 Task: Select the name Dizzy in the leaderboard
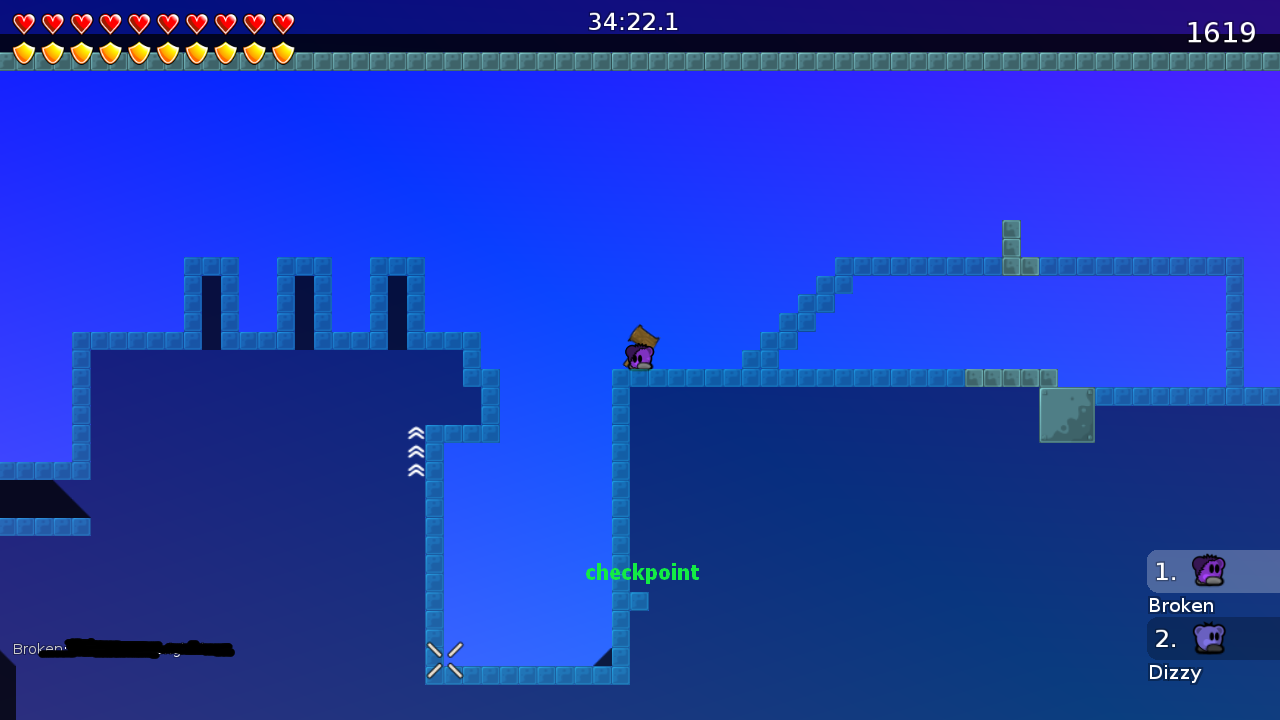click(x=1174, y=672)
